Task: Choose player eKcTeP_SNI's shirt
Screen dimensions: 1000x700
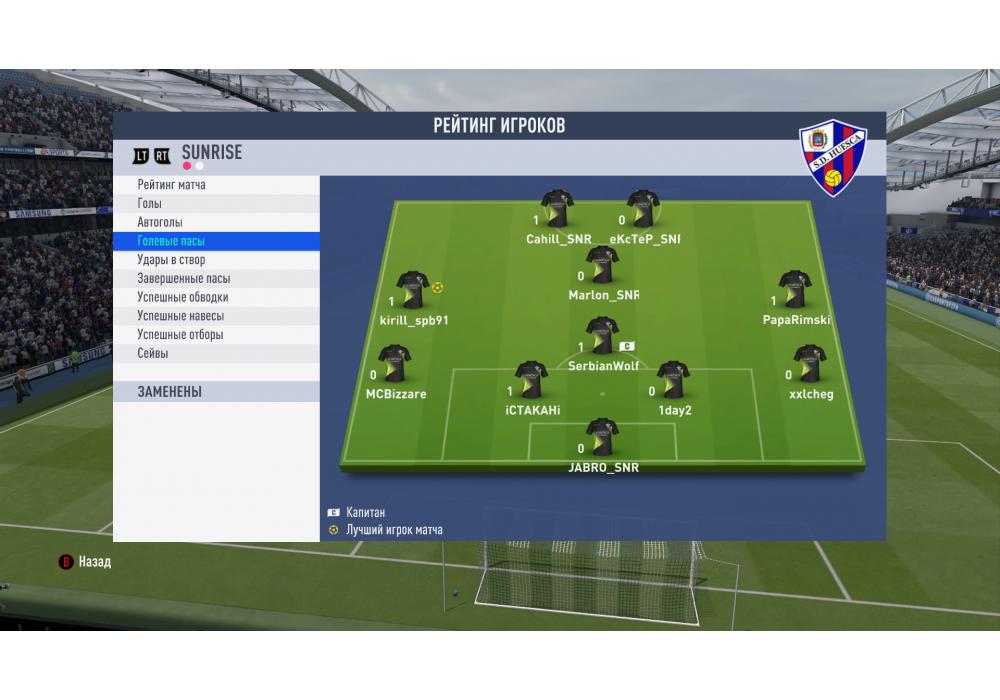Action: click(x=643, y=209)
